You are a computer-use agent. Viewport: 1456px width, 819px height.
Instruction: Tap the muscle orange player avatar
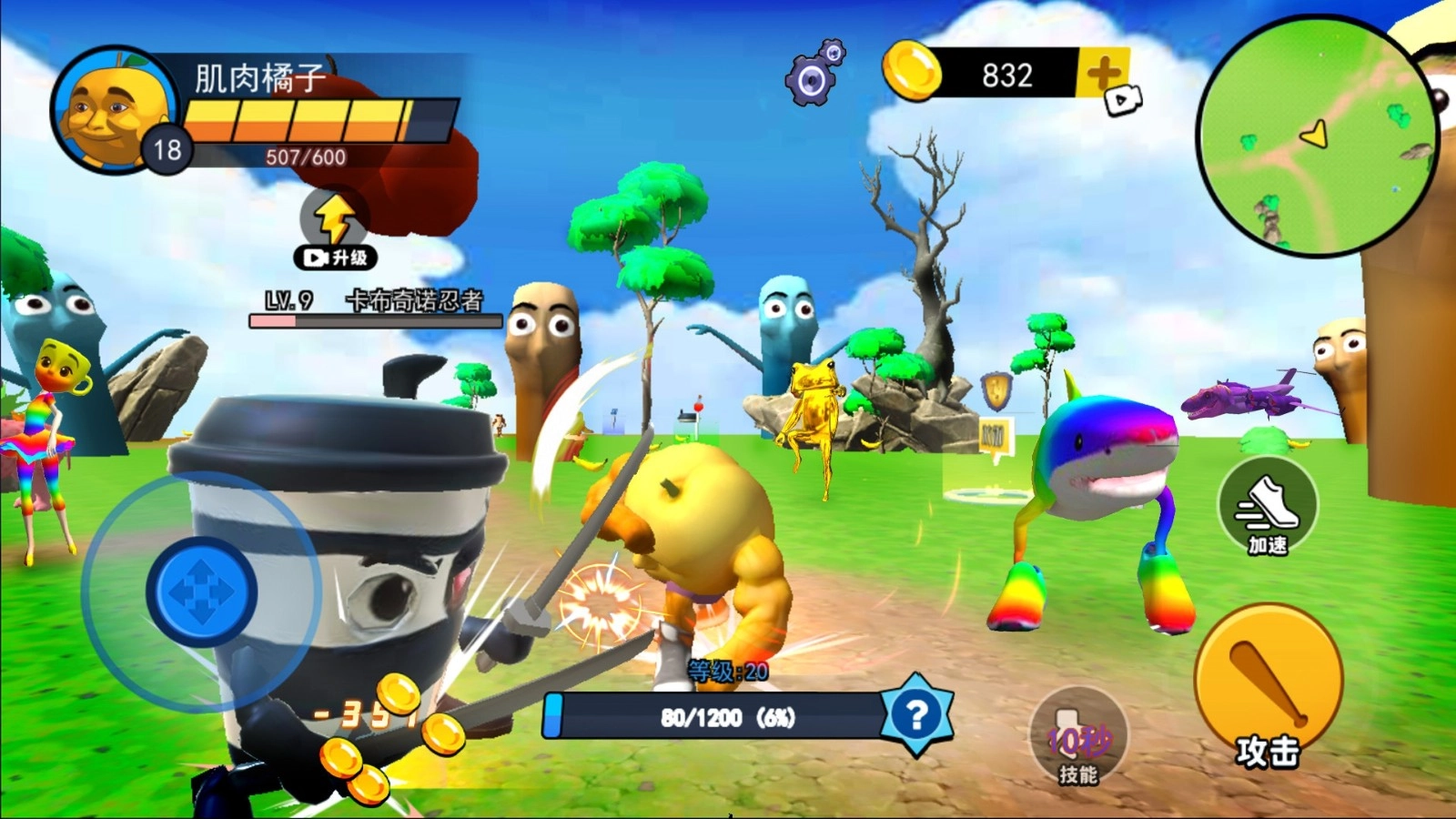114,111
